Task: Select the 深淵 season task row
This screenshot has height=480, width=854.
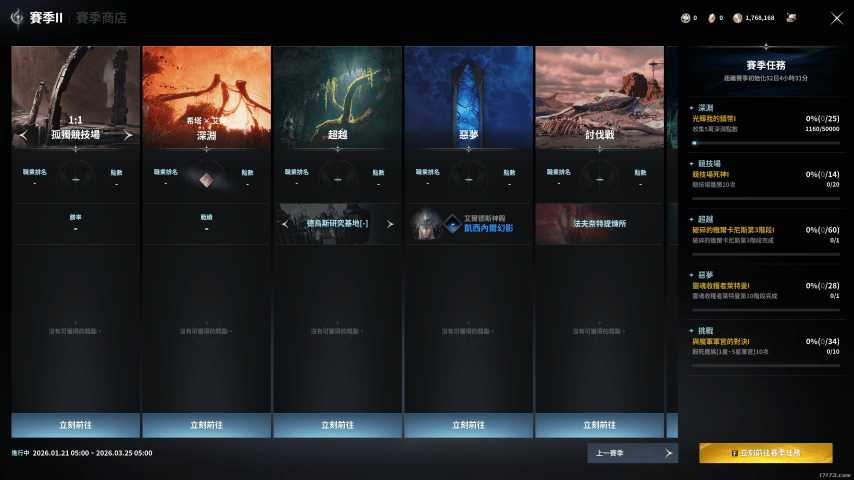Action: click(x=764, y=124)
